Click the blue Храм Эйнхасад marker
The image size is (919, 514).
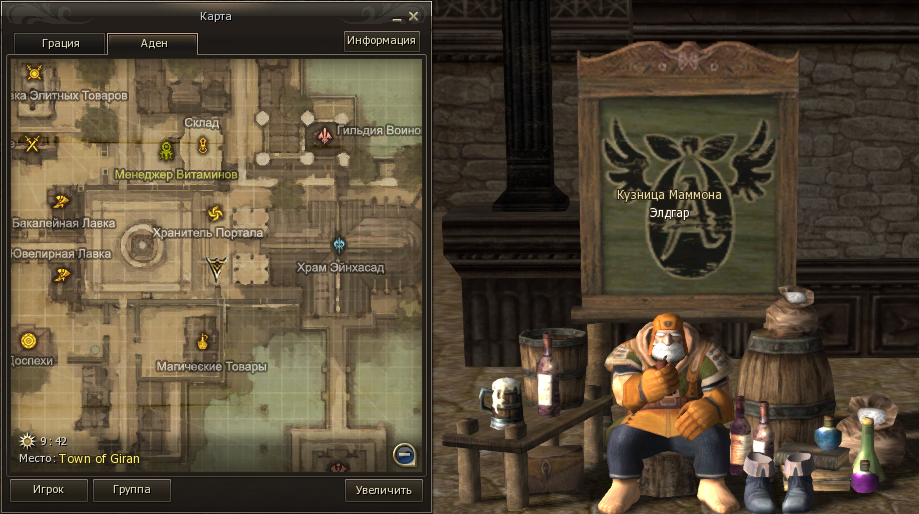(339, 245)
